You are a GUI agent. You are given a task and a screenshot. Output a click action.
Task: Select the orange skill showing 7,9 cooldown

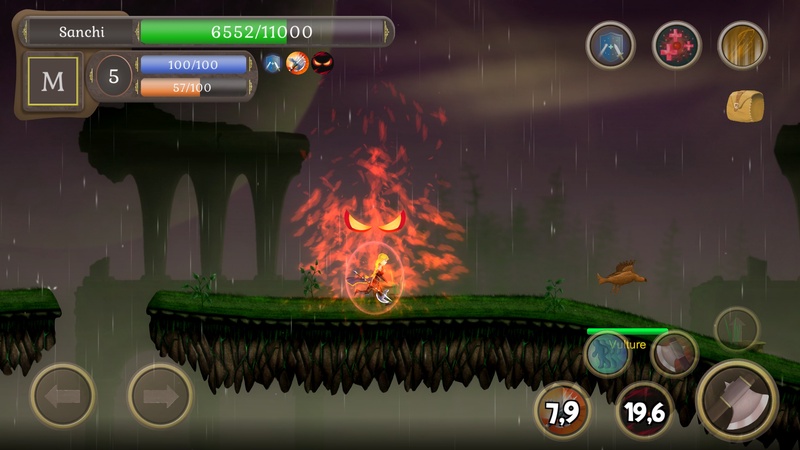click(x=563, y=408)
